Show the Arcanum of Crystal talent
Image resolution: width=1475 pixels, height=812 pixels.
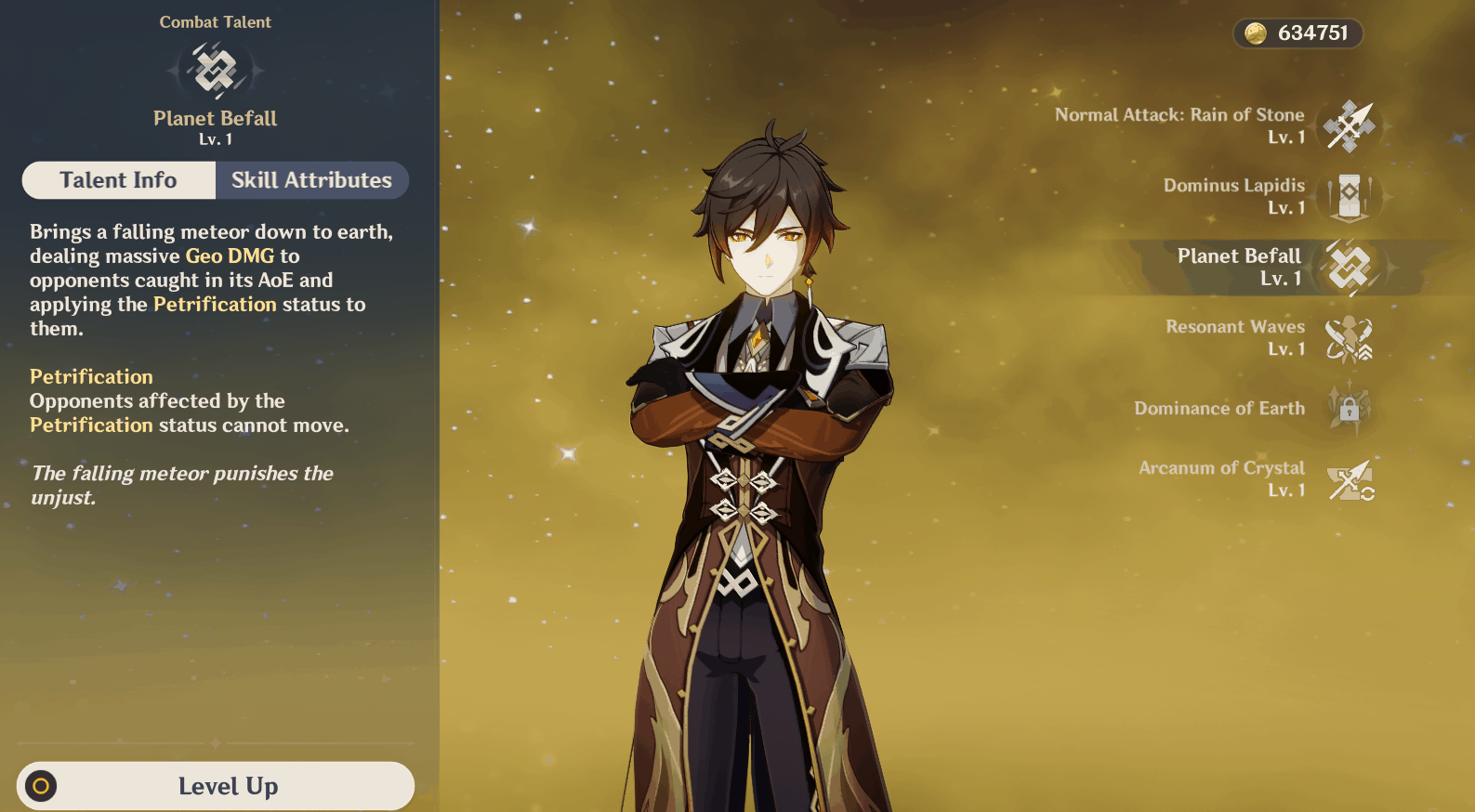[1349, 479]
